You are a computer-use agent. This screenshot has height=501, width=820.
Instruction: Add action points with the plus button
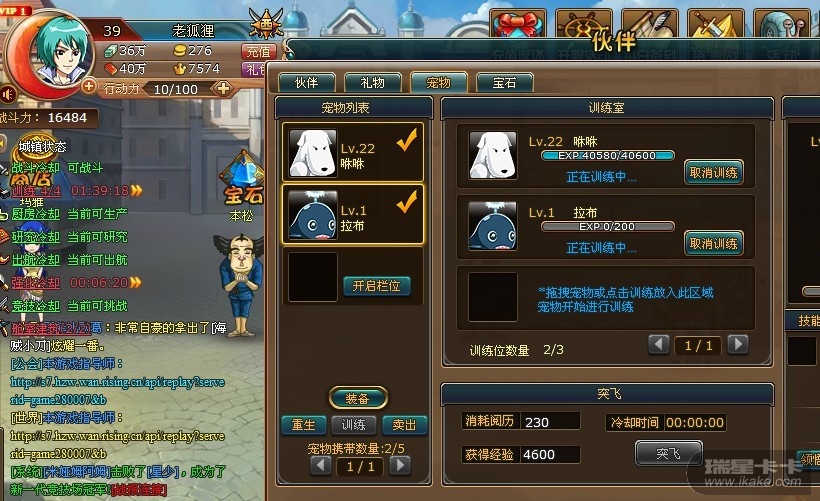(223, 88)
